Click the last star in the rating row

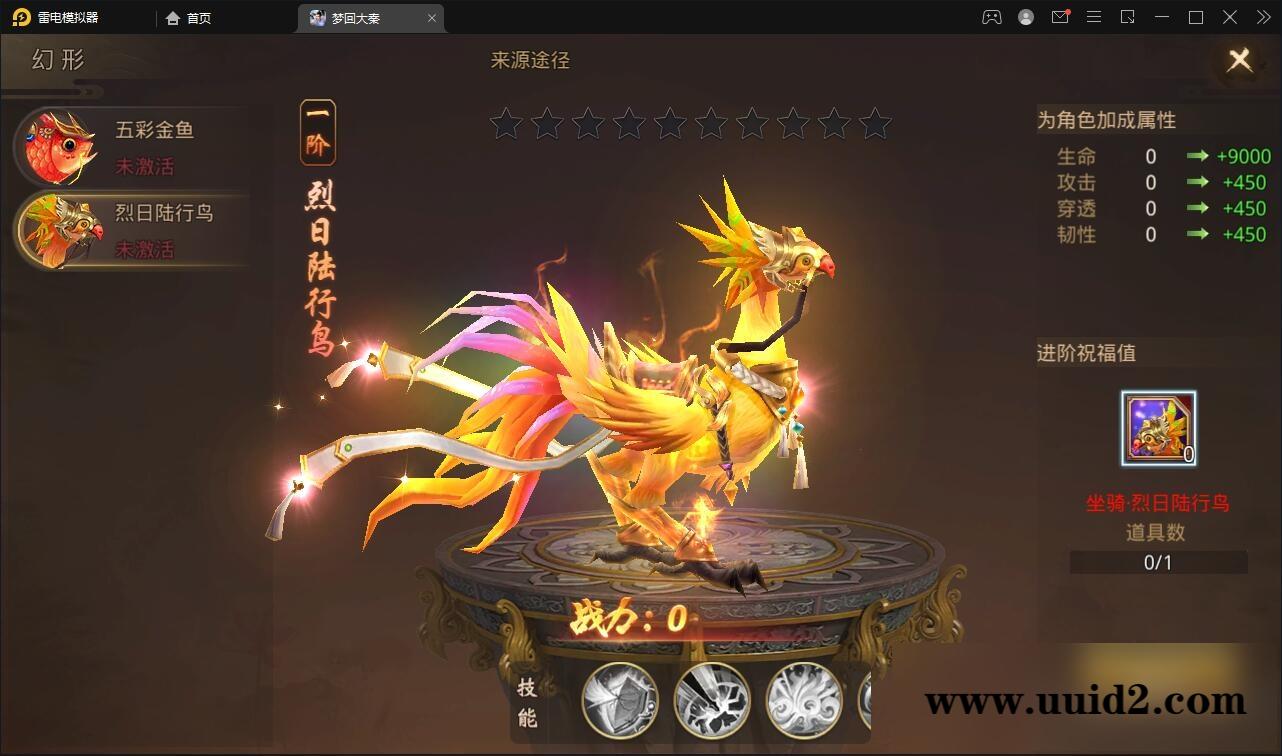click(873, 124)
